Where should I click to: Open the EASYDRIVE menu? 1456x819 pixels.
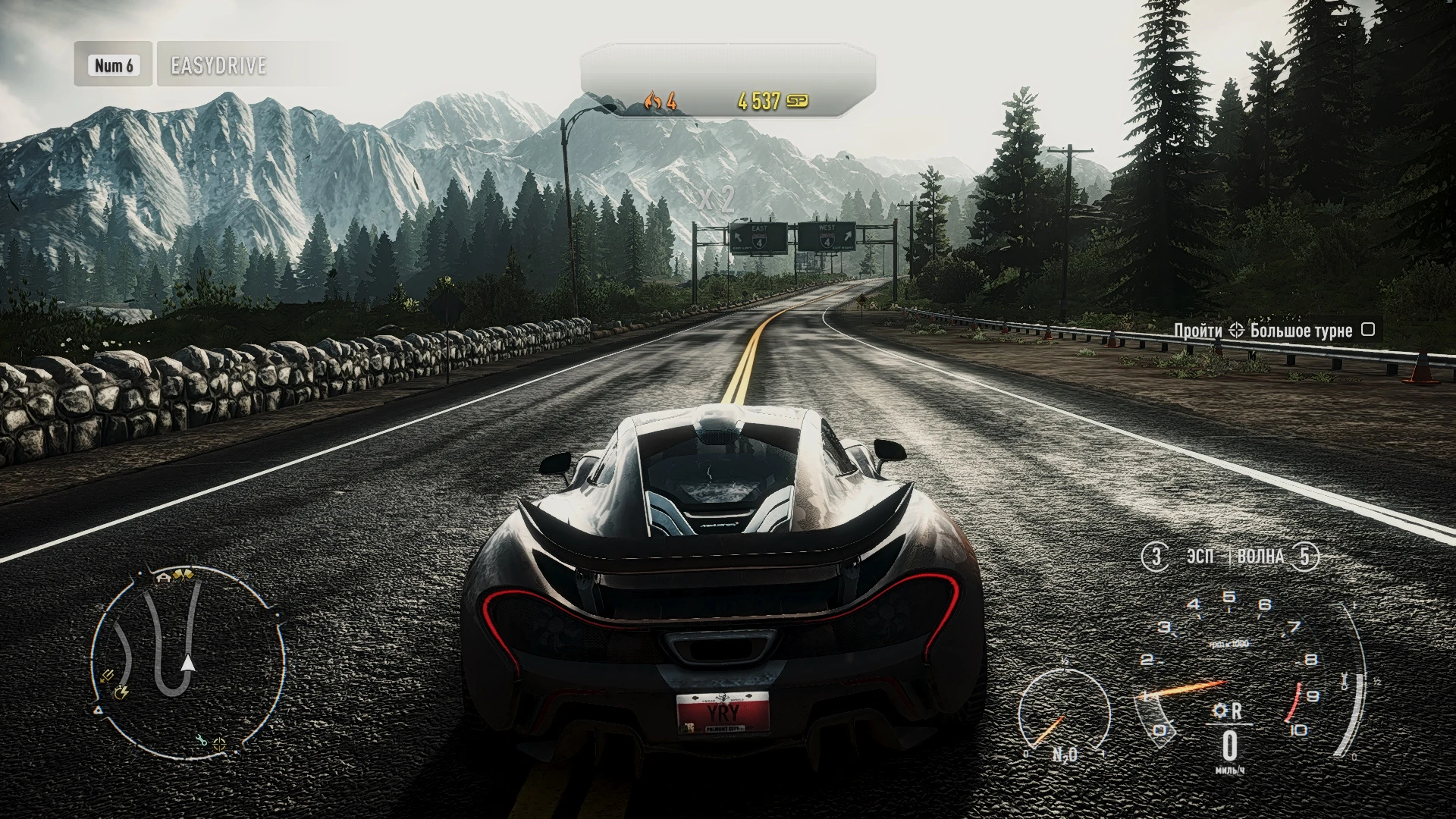click(218, 66)
